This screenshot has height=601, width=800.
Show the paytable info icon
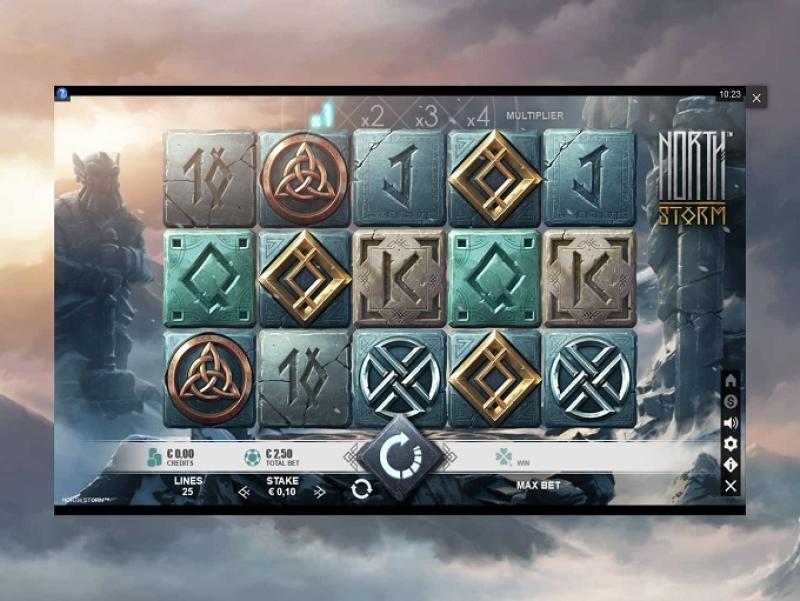731,464
